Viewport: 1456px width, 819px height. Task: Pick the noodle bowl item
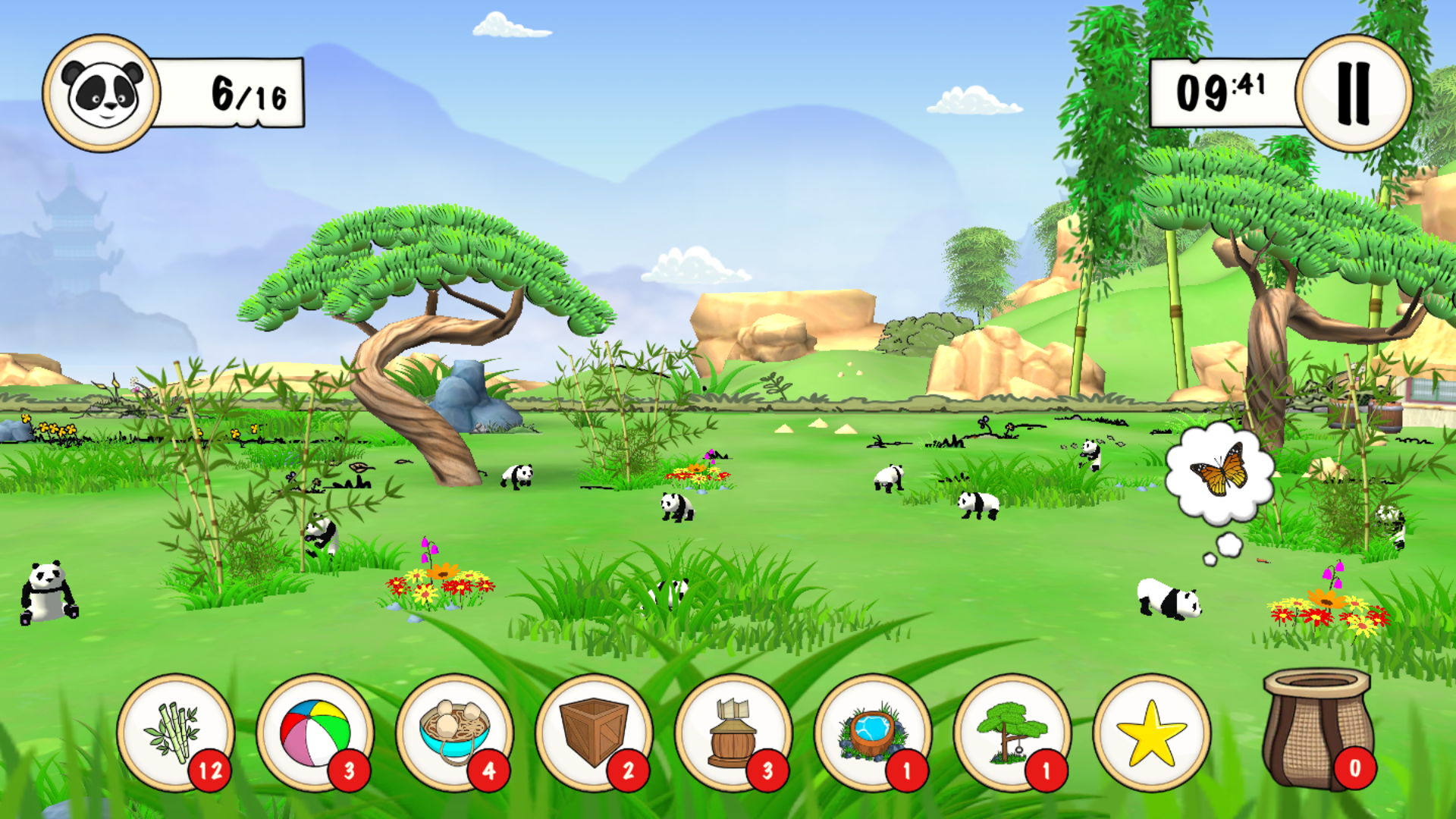454,733
